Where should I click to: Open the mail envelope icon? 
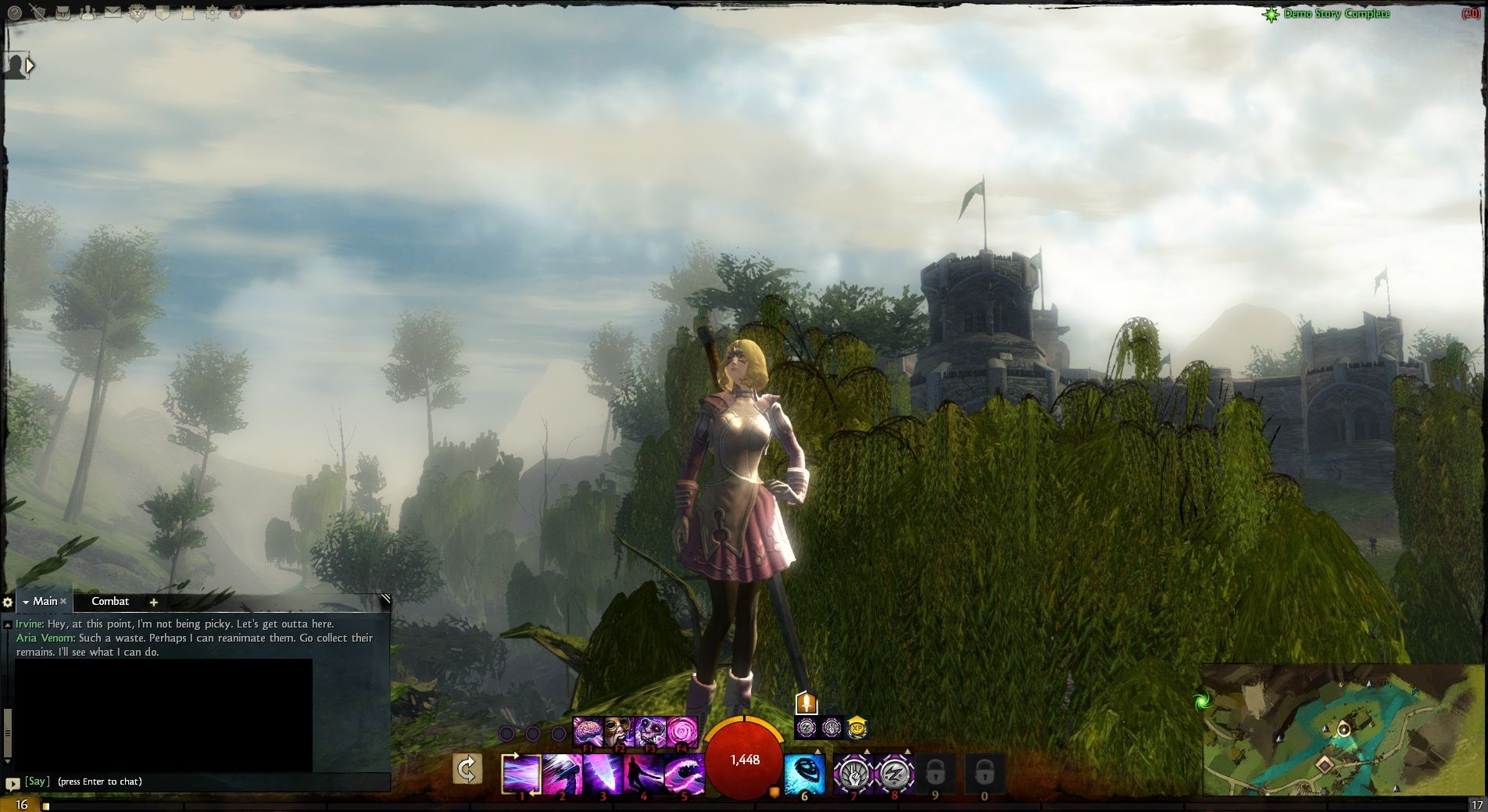[113, 13]
